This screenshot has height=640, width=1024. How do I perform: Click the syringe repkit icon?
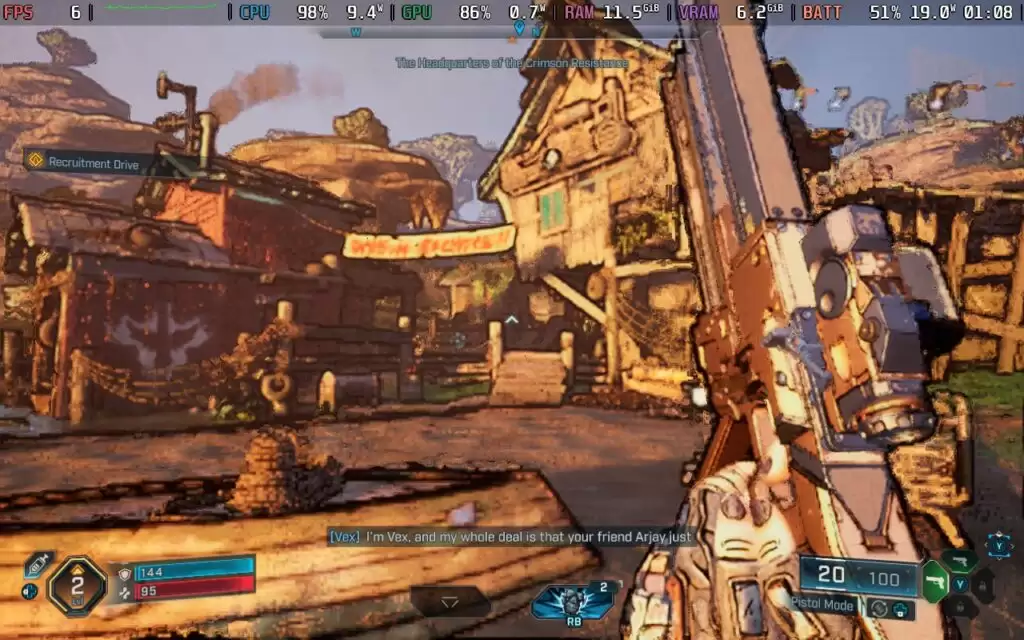[x=37, y=565]
